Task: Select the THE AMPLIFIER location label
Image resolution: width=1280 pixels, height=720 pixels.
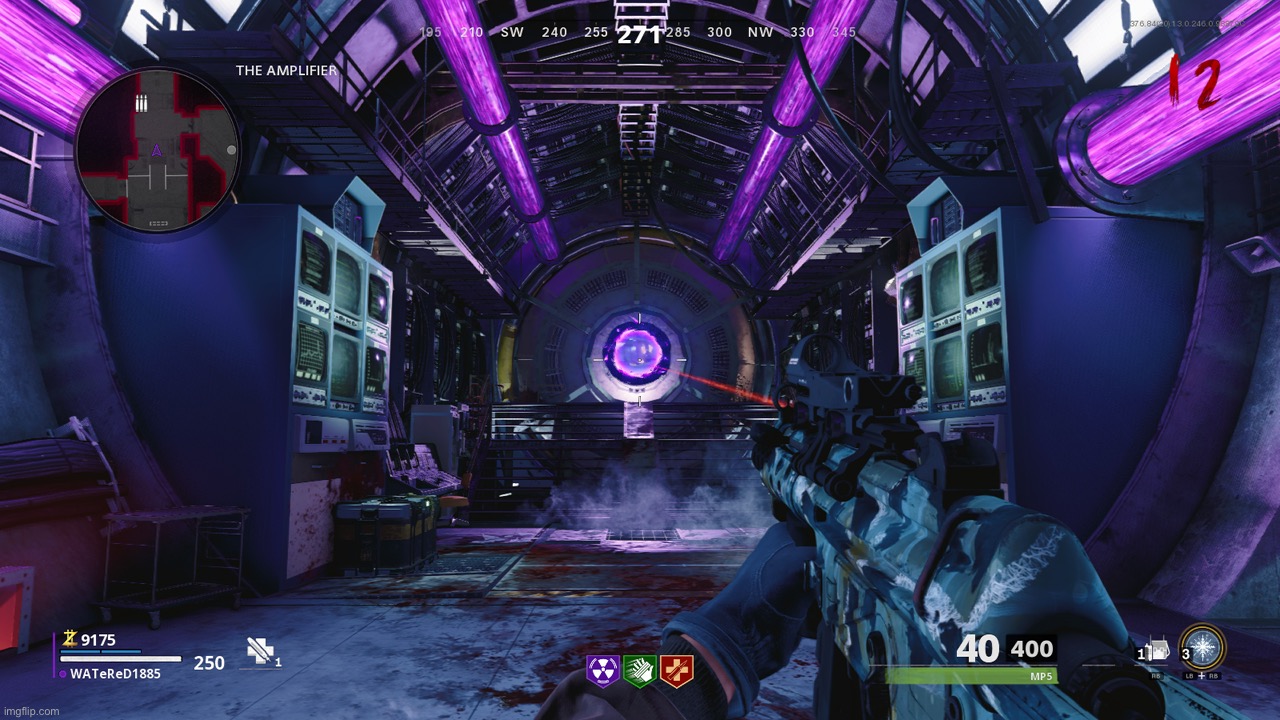Action: pos(284,71)
